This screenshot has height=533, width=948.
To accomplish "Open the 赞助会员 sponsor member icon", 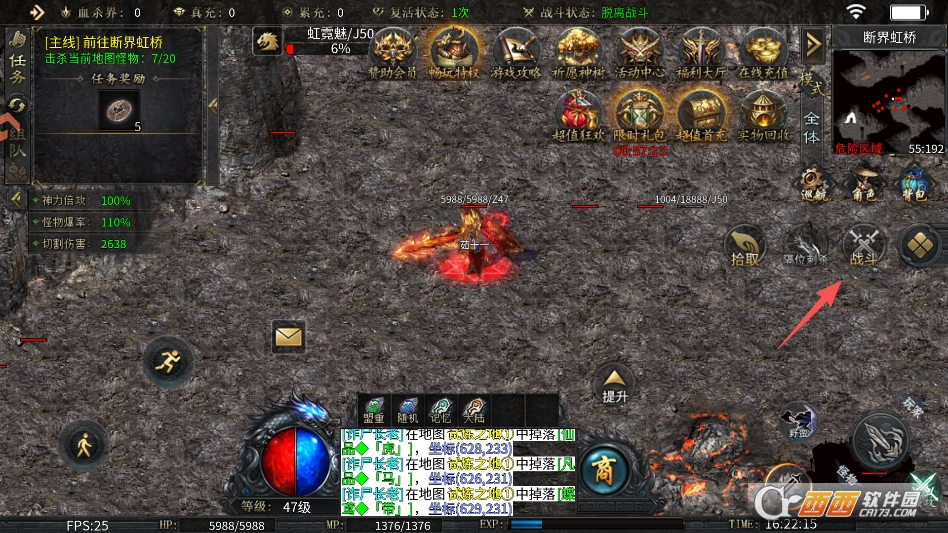I will (392, 51).
